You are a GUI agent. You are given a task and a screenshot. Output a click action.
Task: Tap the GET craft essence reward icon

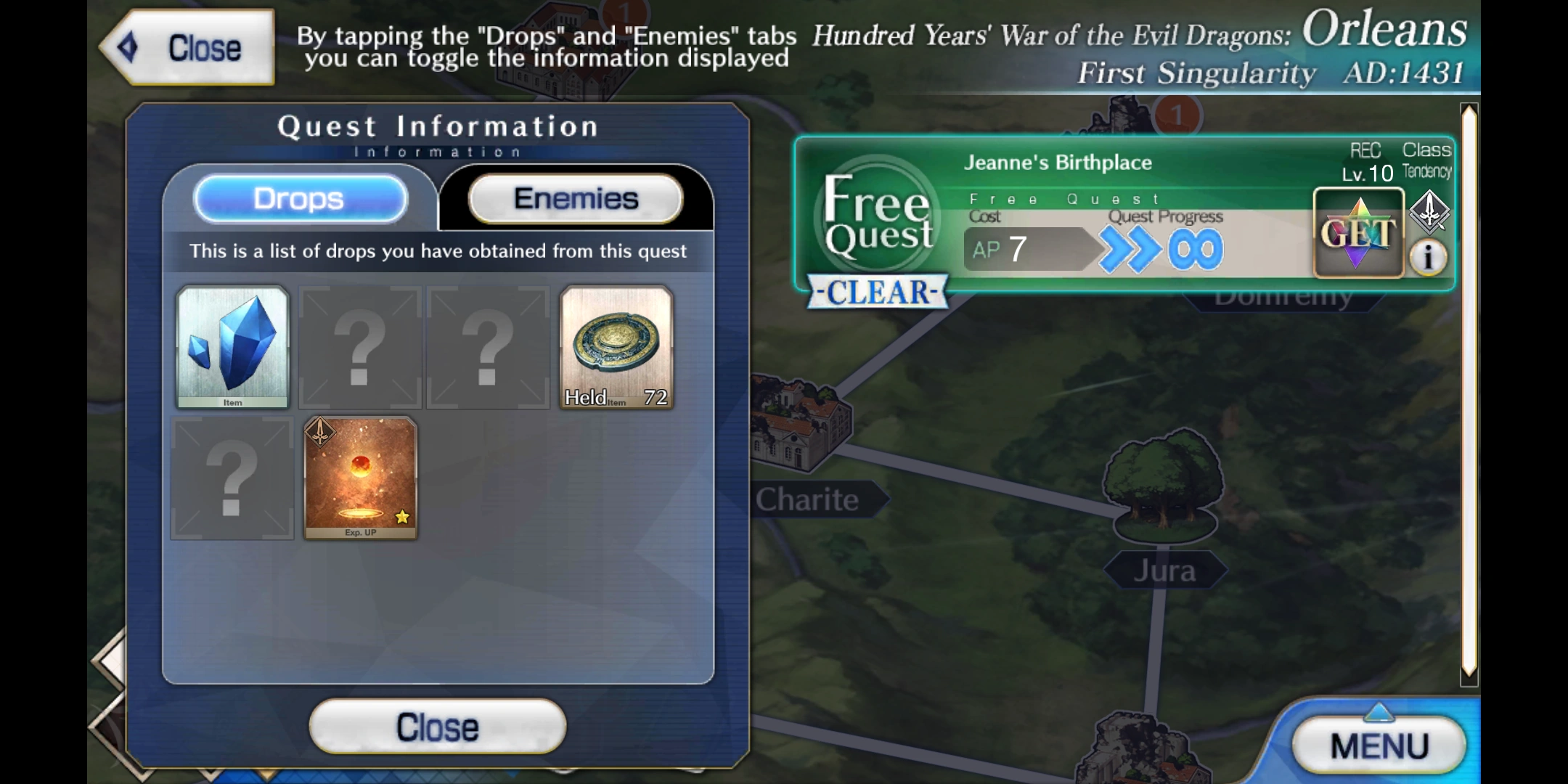pyautogui.click(x=1359, y=234)
